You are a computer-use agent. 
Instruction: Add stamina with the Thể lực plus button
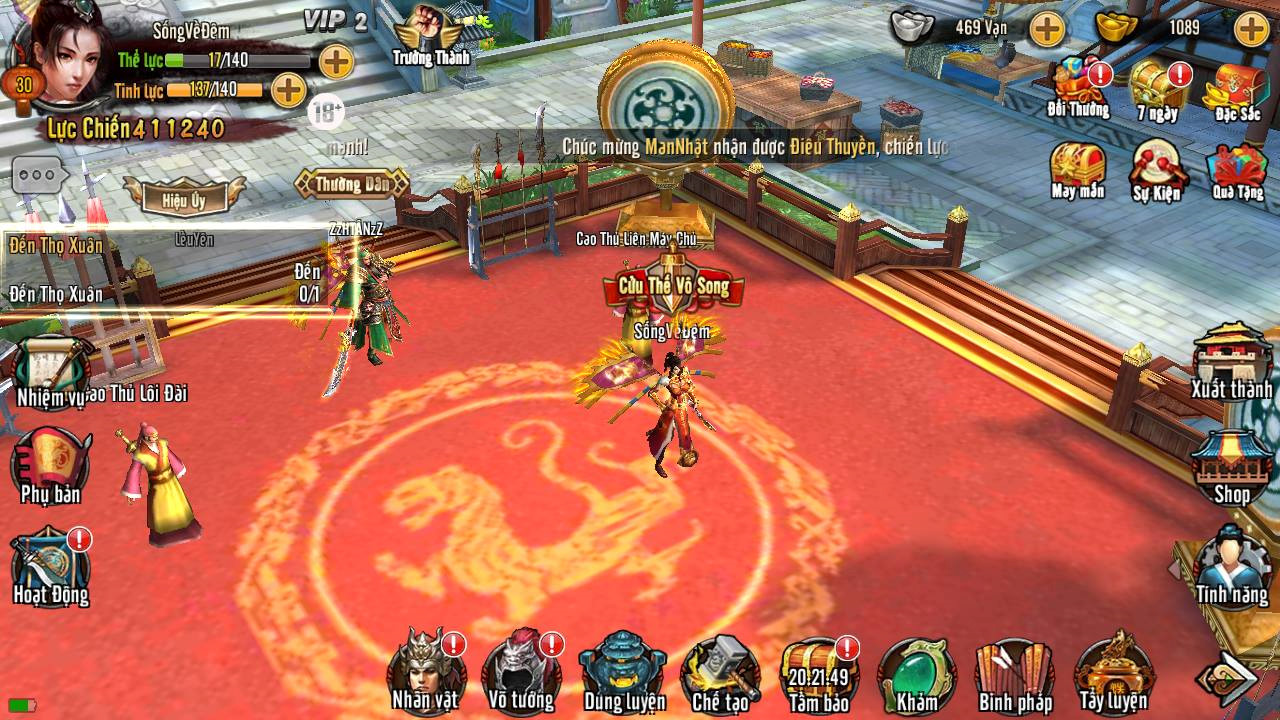tap(336, 61)
